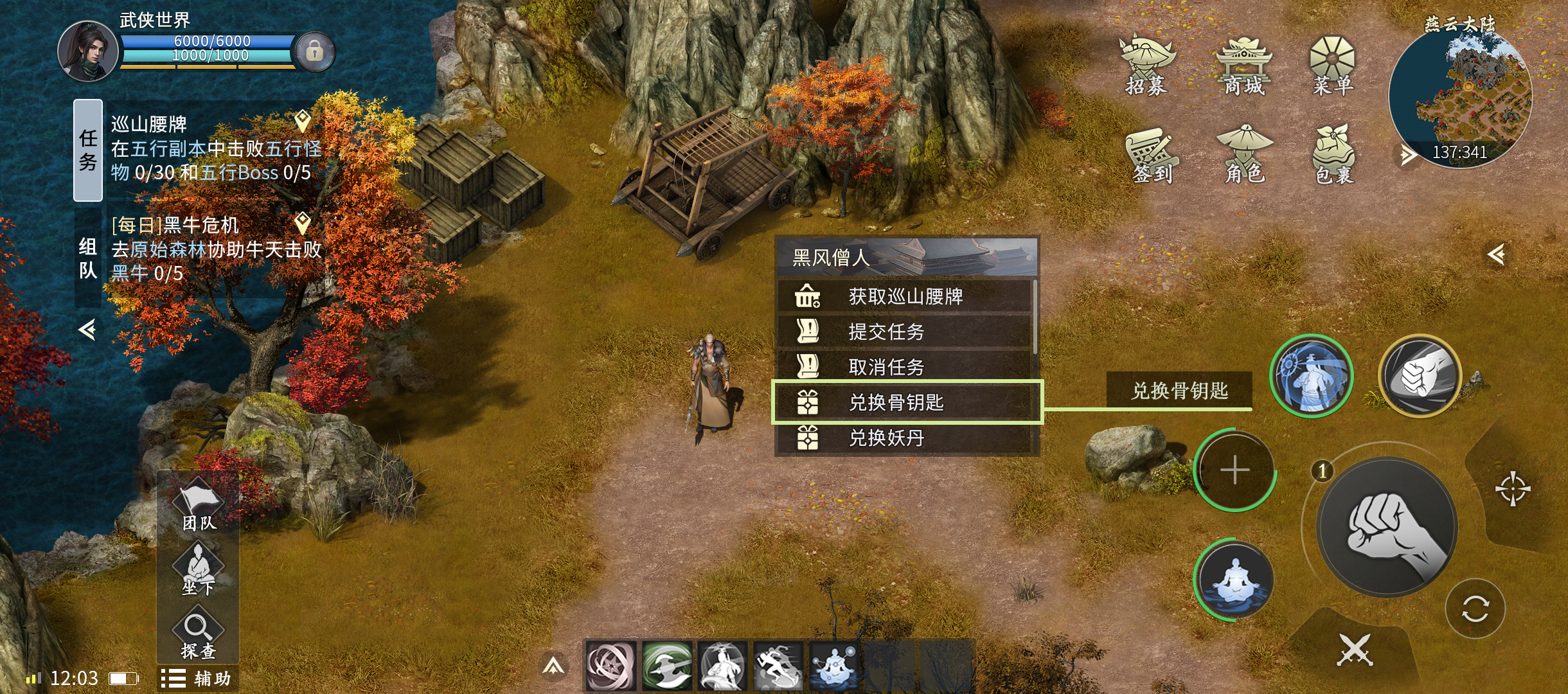Select 兑换妖丹 exchange option
Screen dimensions: 1568x694
click(x=905, y=438)
